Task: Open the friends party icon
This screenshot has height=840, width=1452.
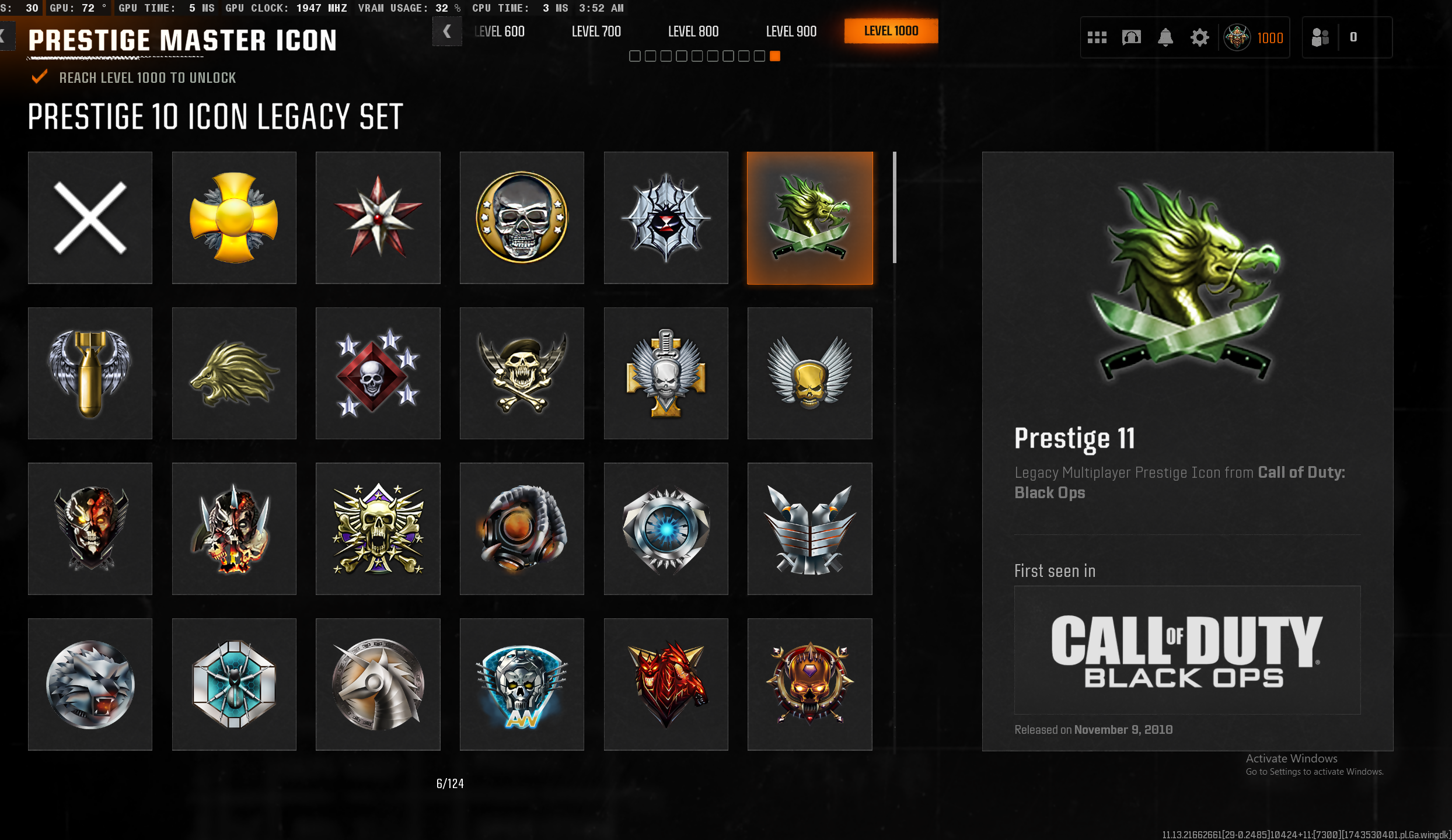Action: (x=1320, y=38)
